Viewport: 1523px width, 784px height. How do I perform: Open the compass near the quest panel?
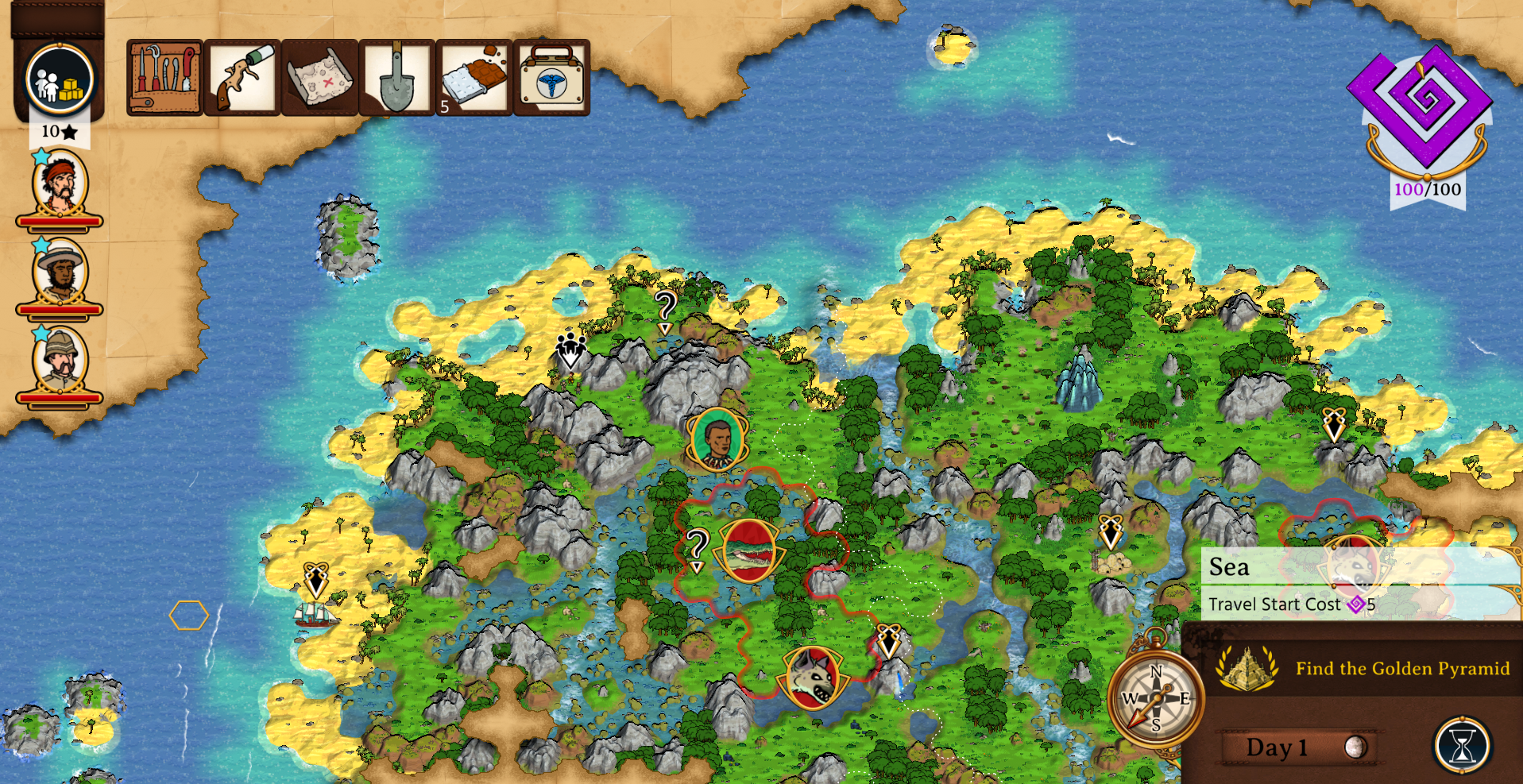coord(1156,699)
